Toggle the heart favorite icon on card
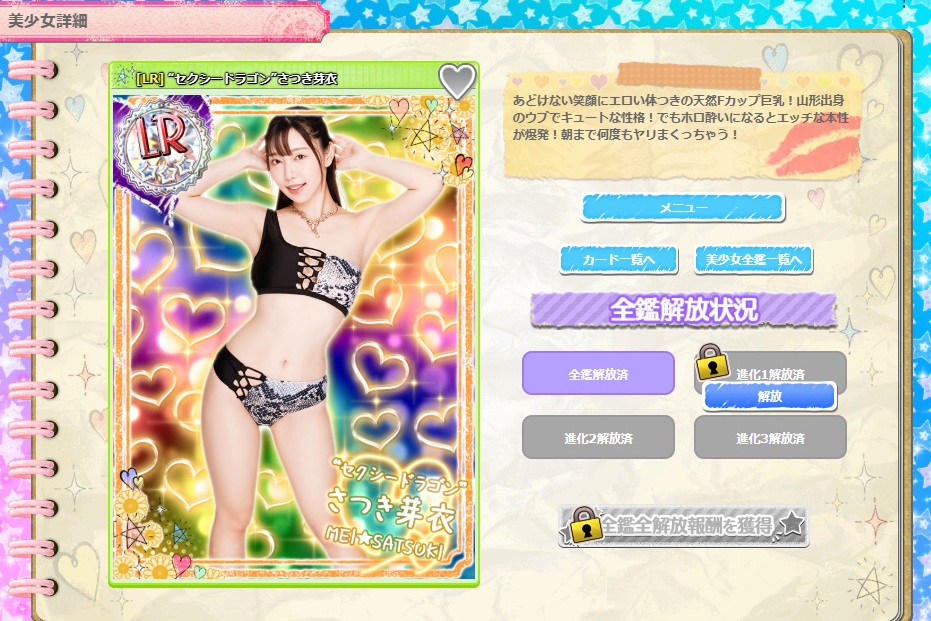The image size is (931, 621). click(457, 81)
